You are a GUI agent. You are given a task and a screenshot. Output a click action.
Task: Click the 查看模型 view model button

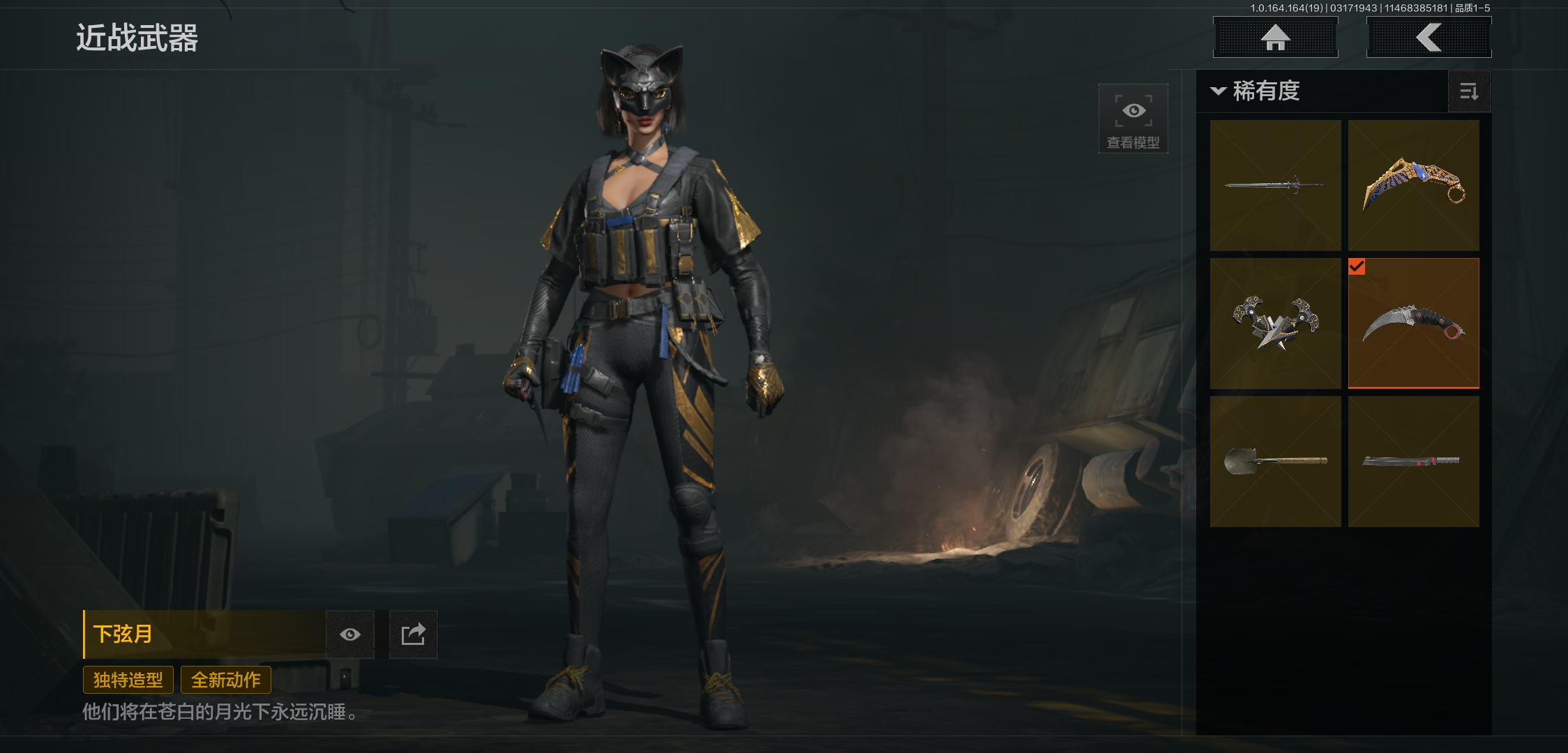1133,119
